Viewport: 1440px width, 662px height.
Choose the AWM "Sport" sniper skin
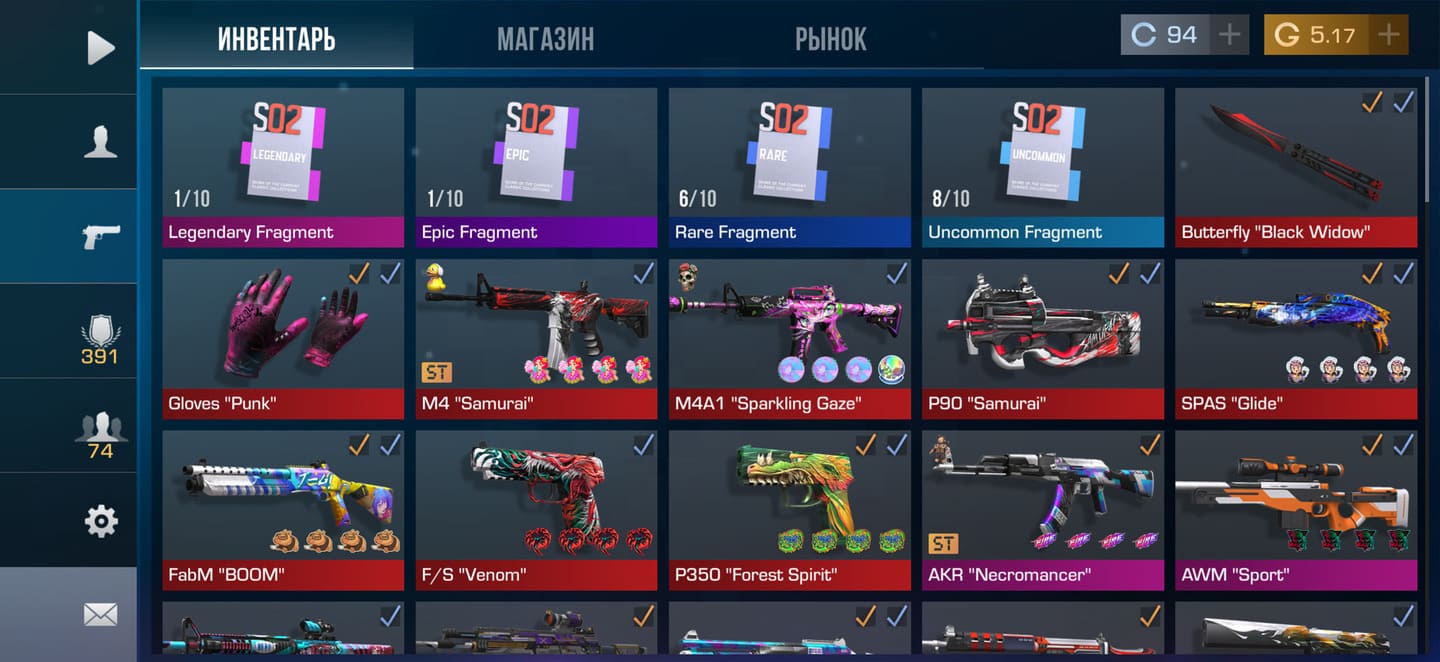[x=1296, y=510]
